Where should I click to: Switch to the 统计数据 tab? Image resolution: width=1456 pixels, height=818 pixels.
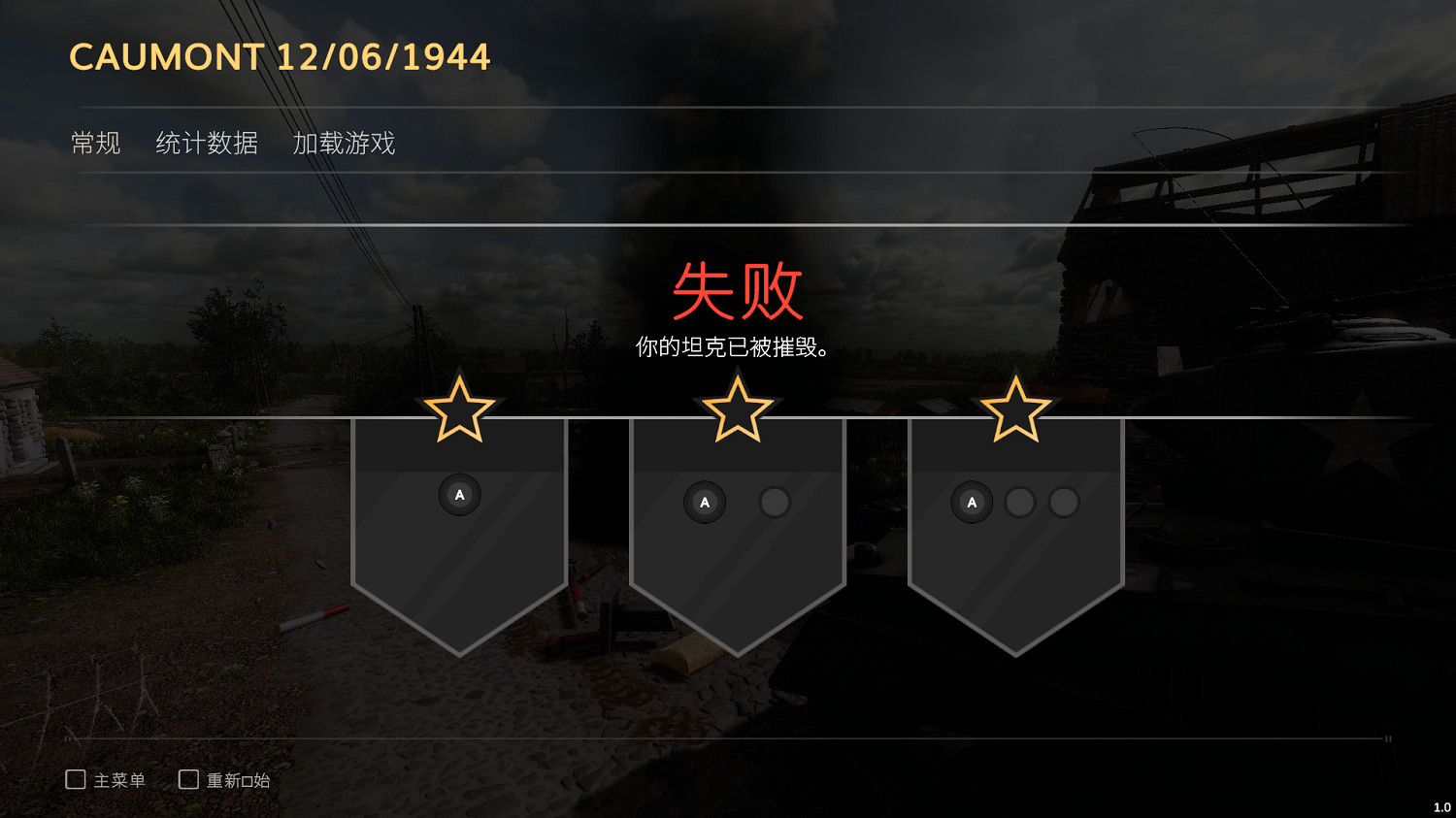coord(208,143)
